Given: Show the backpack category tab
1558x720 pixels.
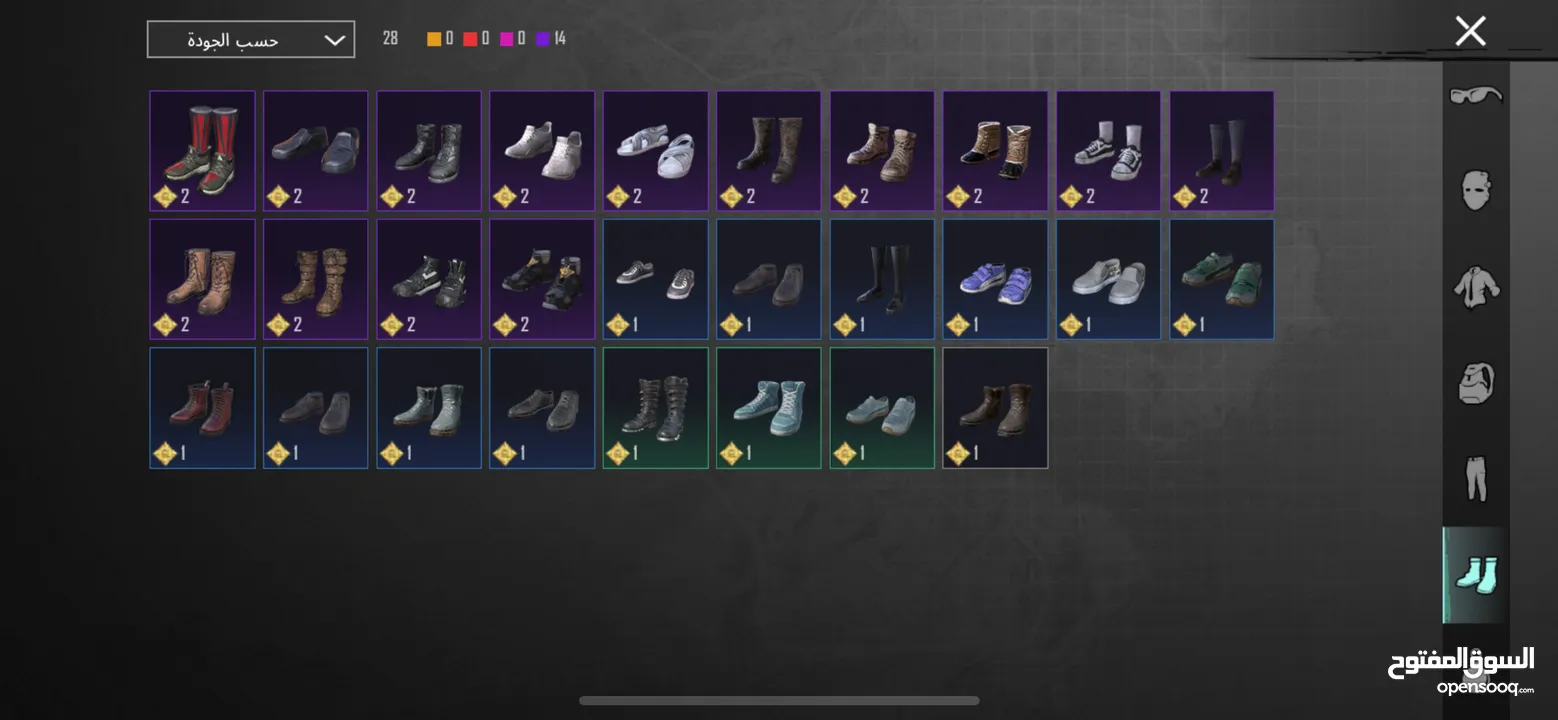Looking at the screenshot, I should (x=1476, y=382).
